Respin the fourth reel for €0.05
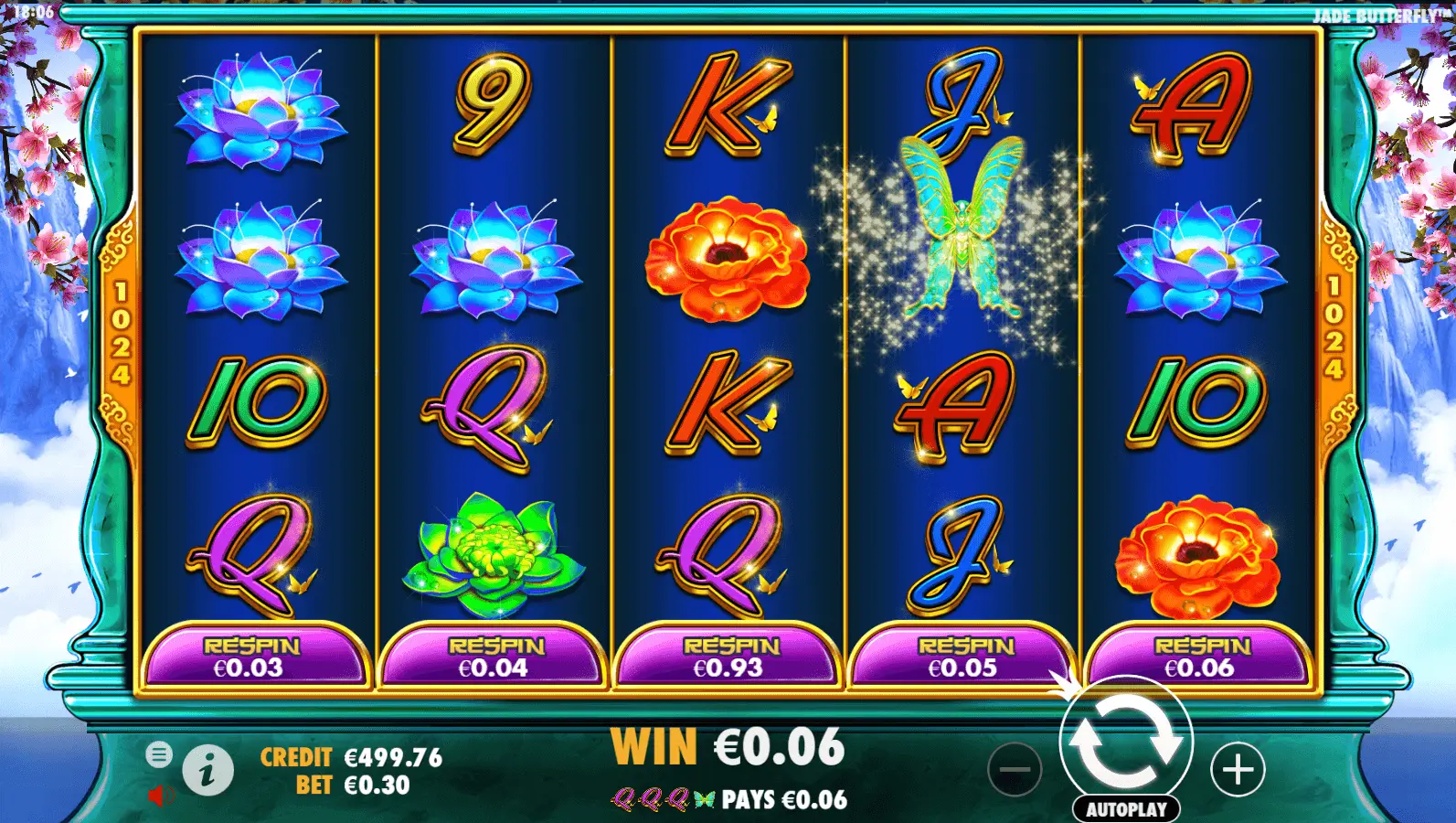Screen dimensions: 1456x823 point(964,657)
